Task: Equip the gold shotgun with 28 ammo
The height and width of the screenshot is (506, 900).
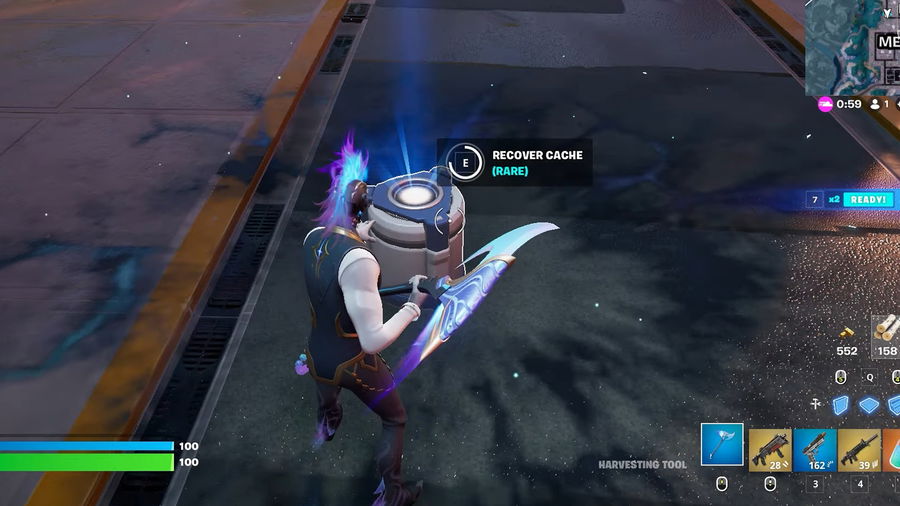Action: coord(770,449)
